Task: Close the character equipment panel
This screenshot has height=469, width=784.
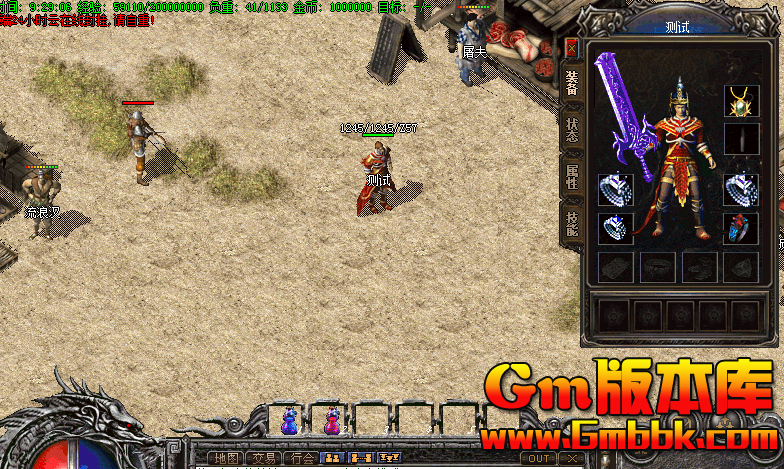Action: tap(571, 47)
